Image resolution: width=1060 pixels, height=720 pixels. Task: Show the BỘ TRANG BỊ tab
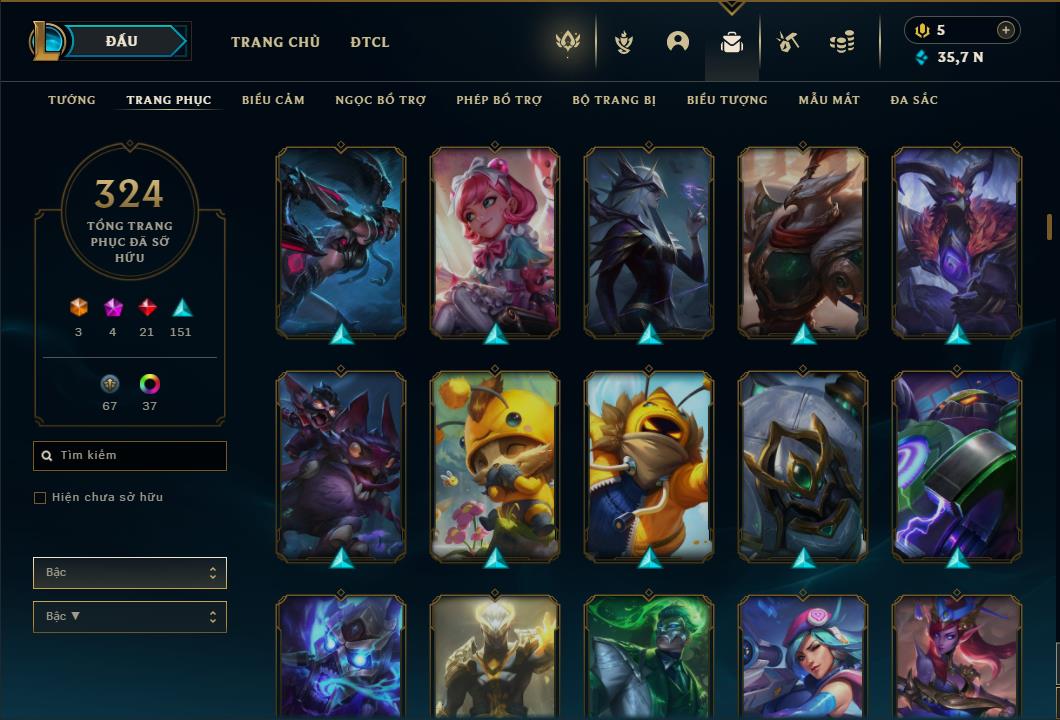(x=614, y=100)
